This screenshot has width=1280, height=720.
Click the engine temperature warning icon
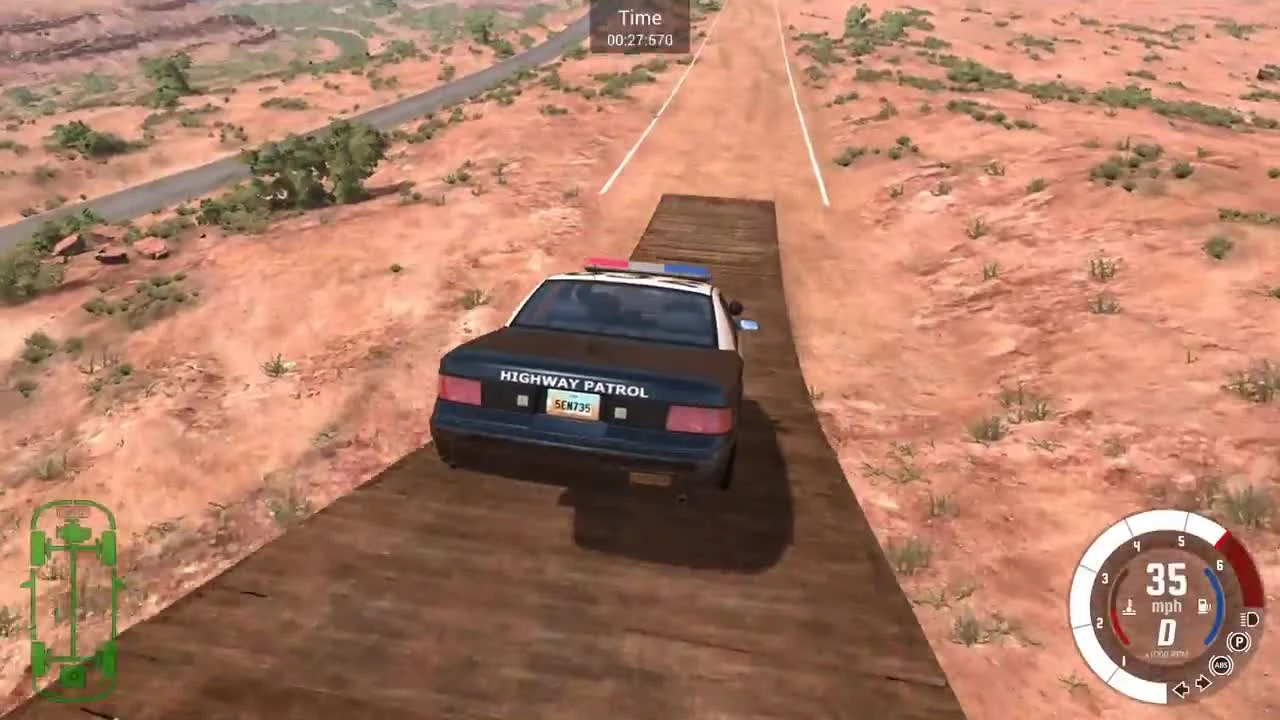click(x=1128, y=605)
